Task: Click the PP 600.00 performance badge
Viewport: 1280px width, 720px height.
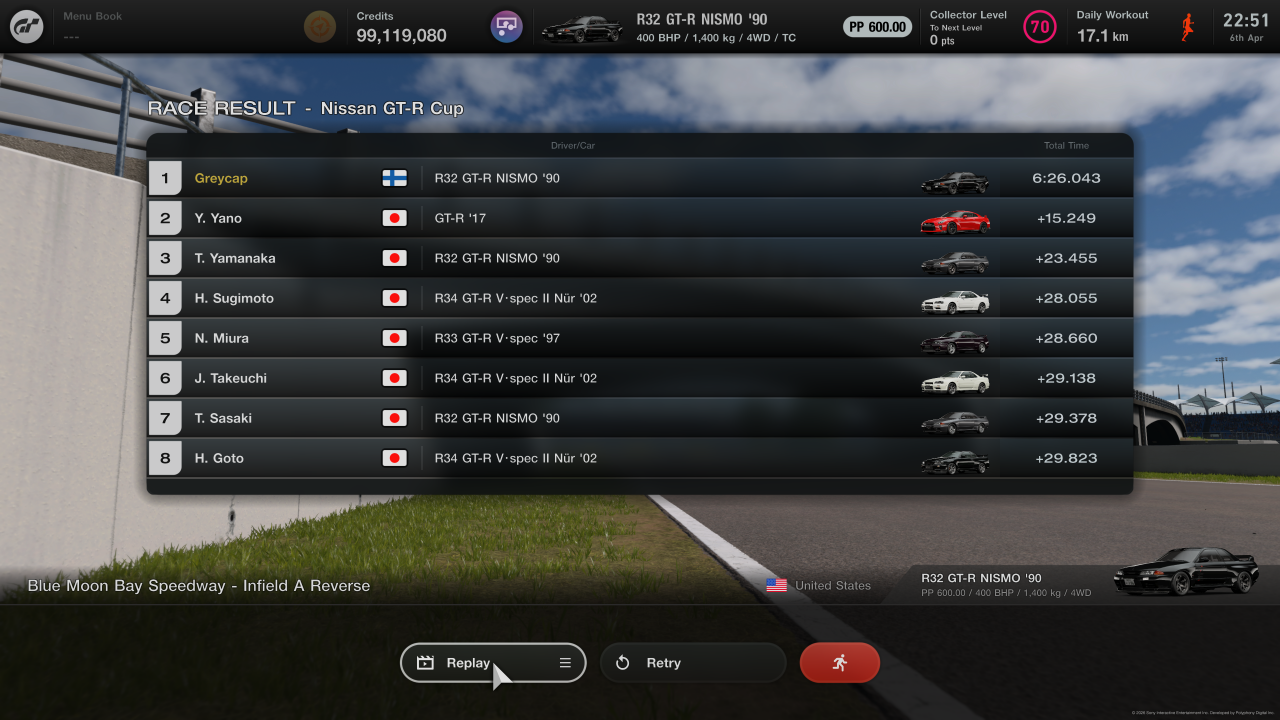Action: (877, 26)
